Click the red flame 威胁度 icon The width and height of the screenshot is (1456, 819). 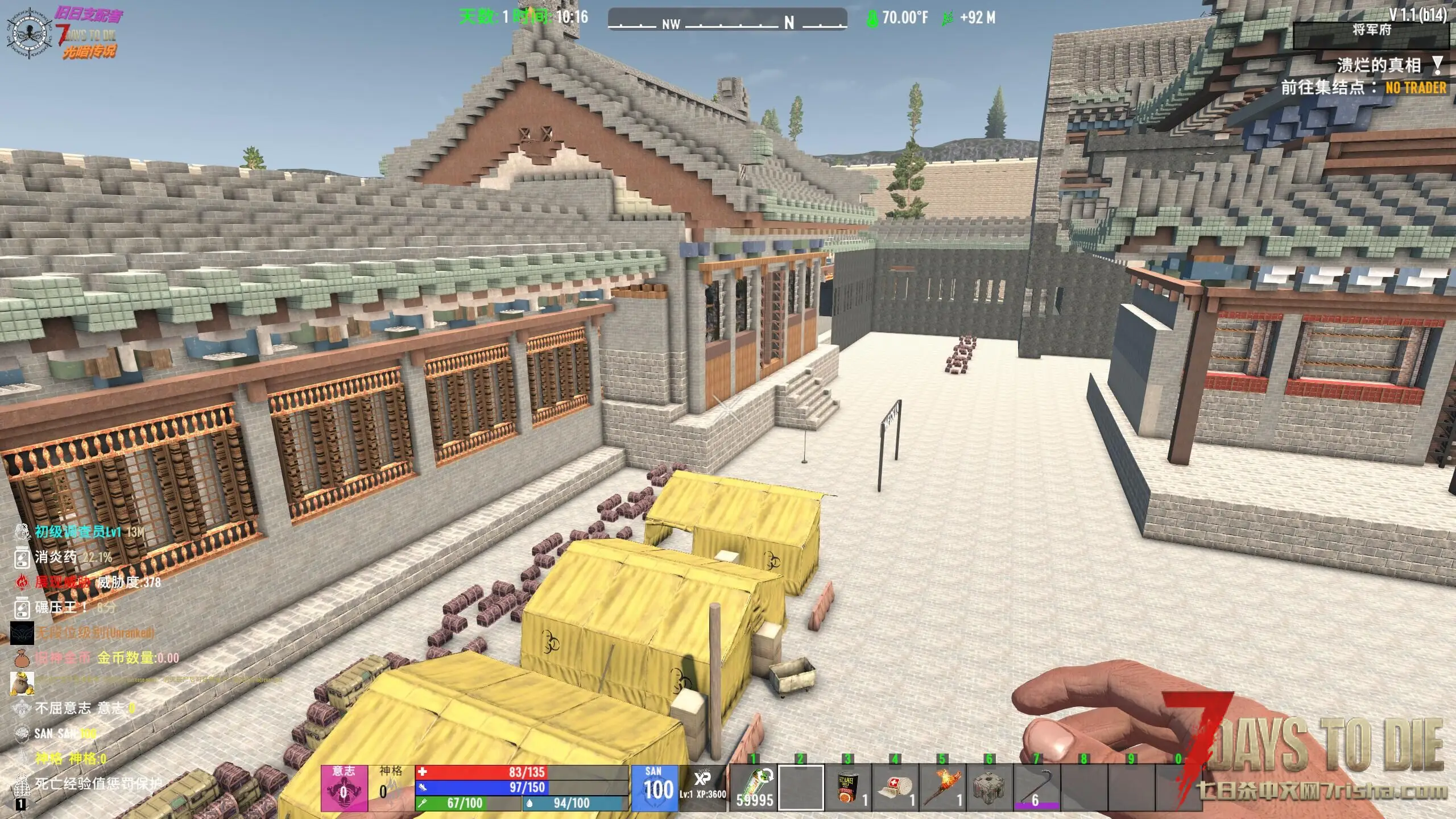click(22, 582)
